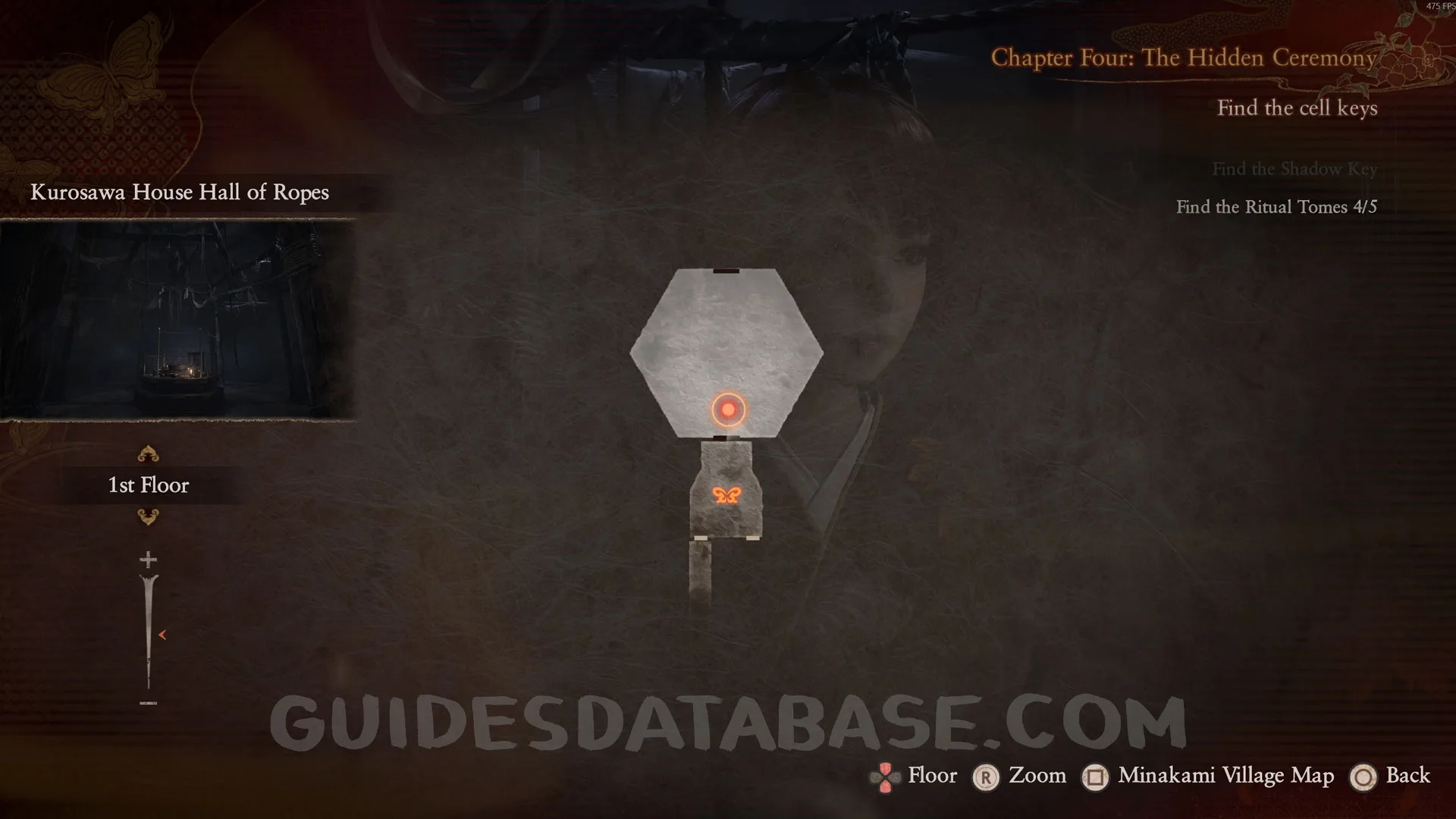The width and height of the screenshot is (1456, 819).
Task: Zoom out with the minus sign
Action: tap(148, 703)
